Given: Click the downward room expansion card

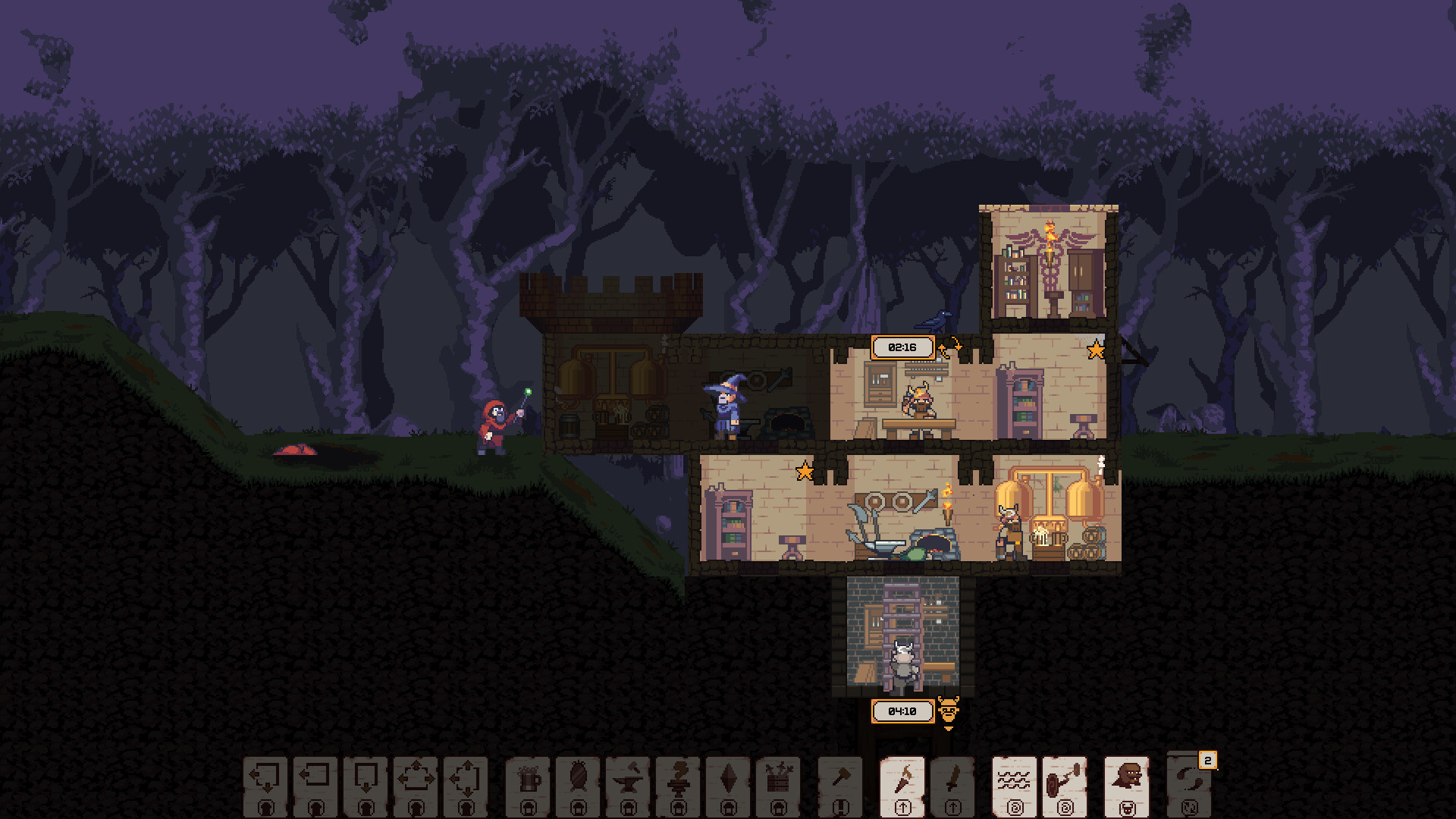Looking at the screenshot, I should click(x=368, y=781).
